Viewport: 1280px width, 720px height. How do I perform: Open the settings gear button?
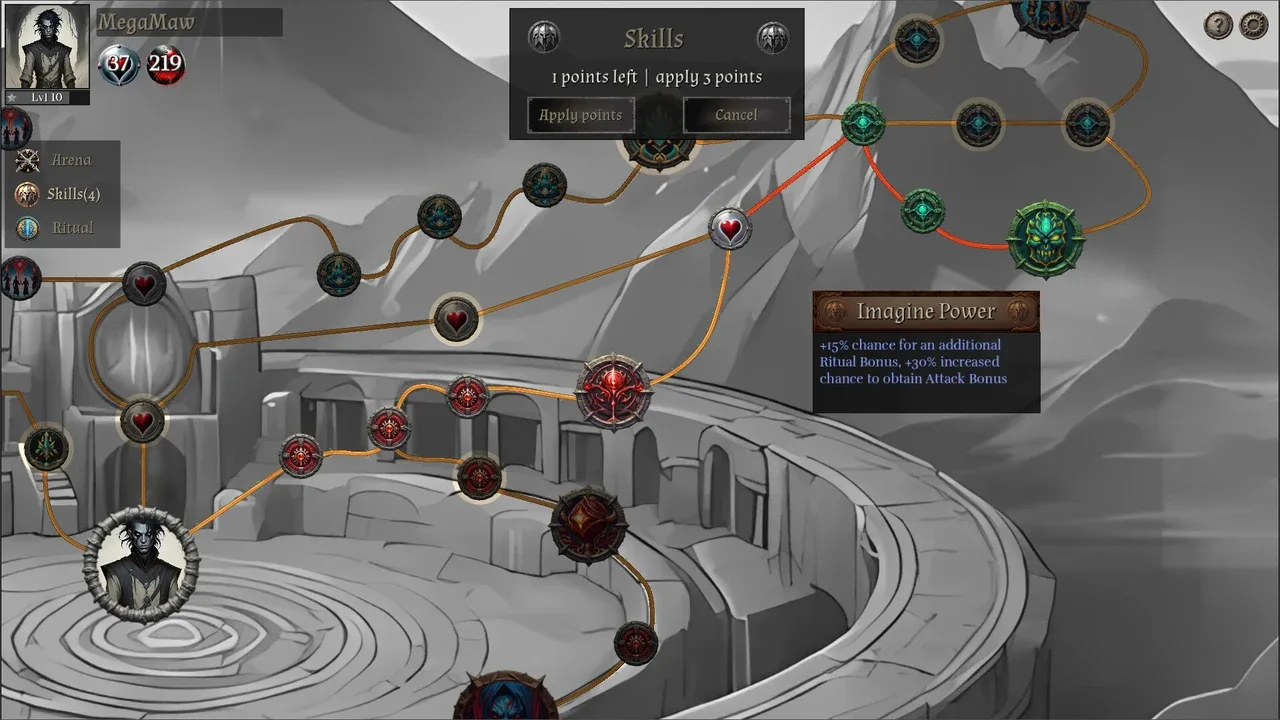click(1254, 25)
